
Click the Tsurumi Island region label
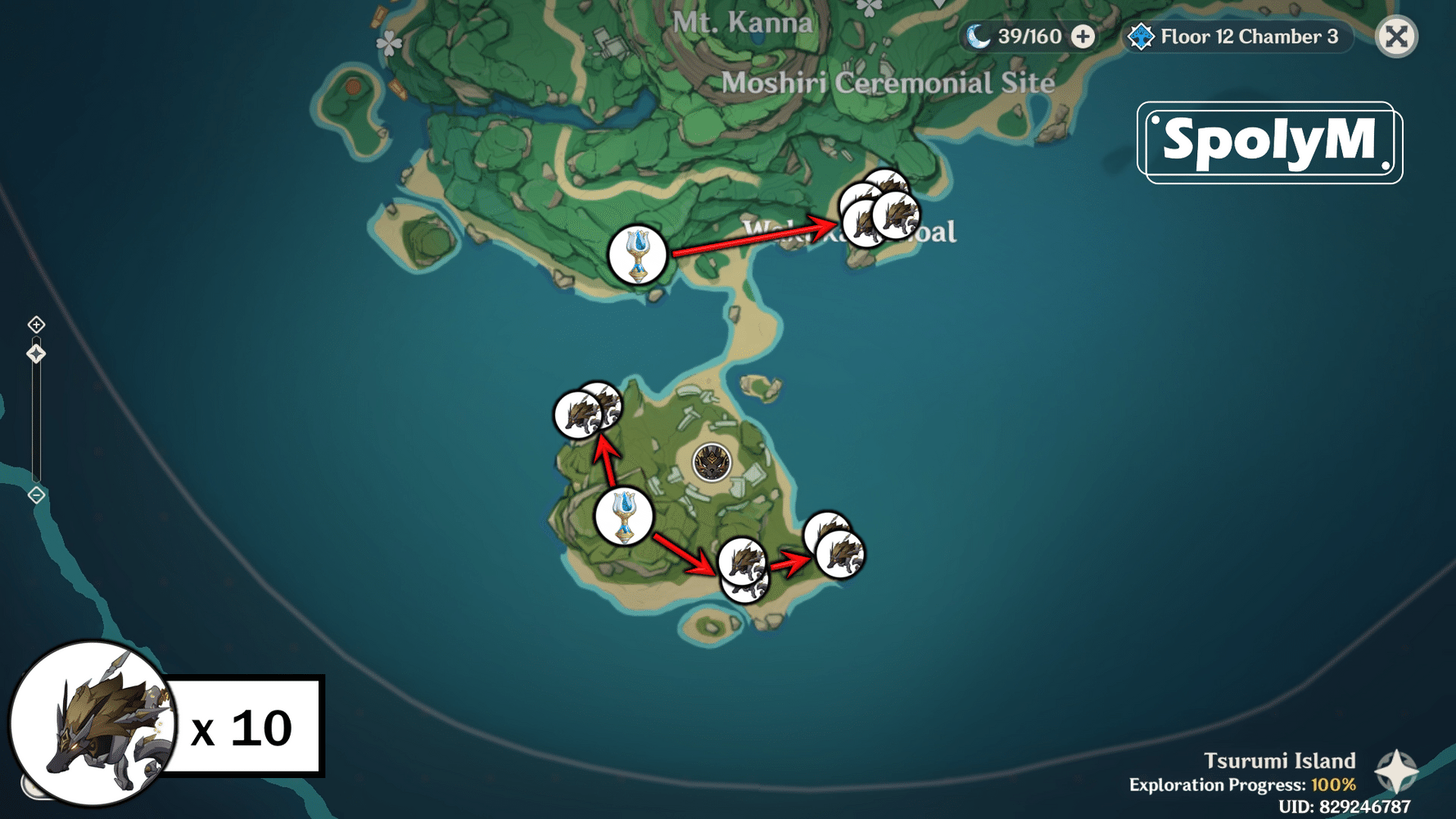(x=1283, y=761)
